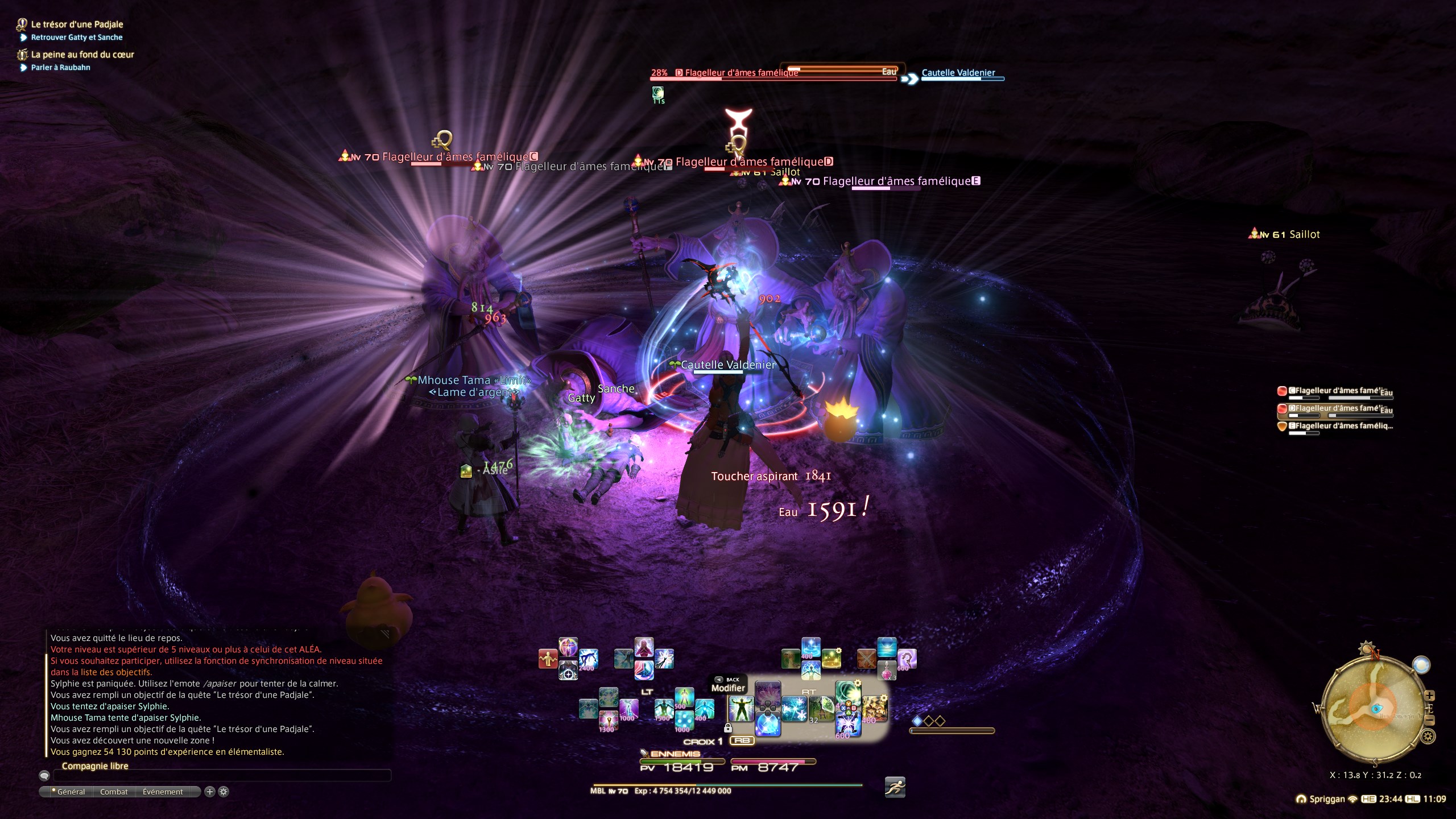The height and width of the screenshot is (819, 1456).
Task: Open the chat channel speech bubble selector
Action: pyautogui.click(x=44, y=776)
